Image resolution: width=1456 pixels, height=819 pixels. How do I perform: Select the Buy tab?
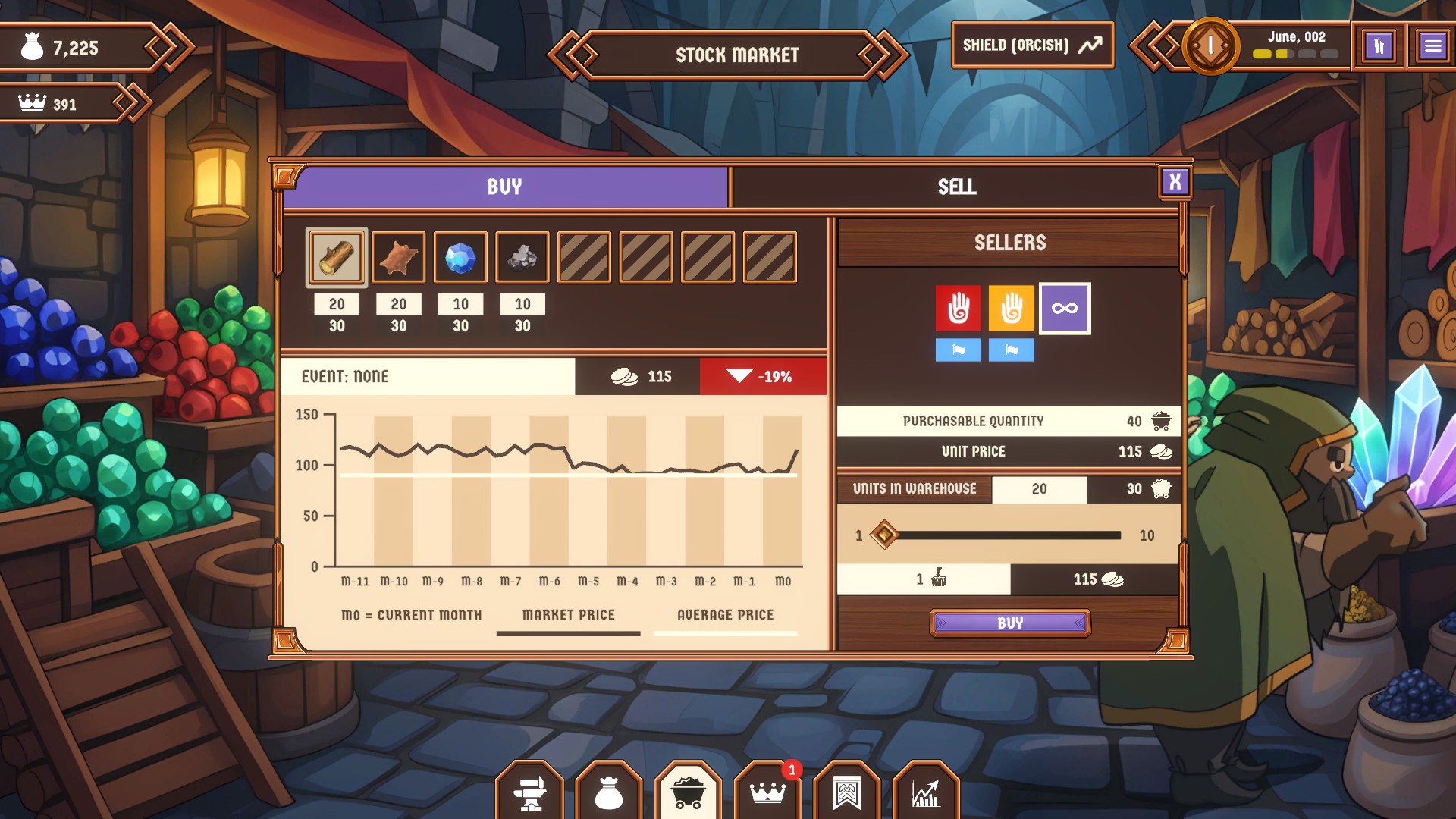[x=504, y=187]
